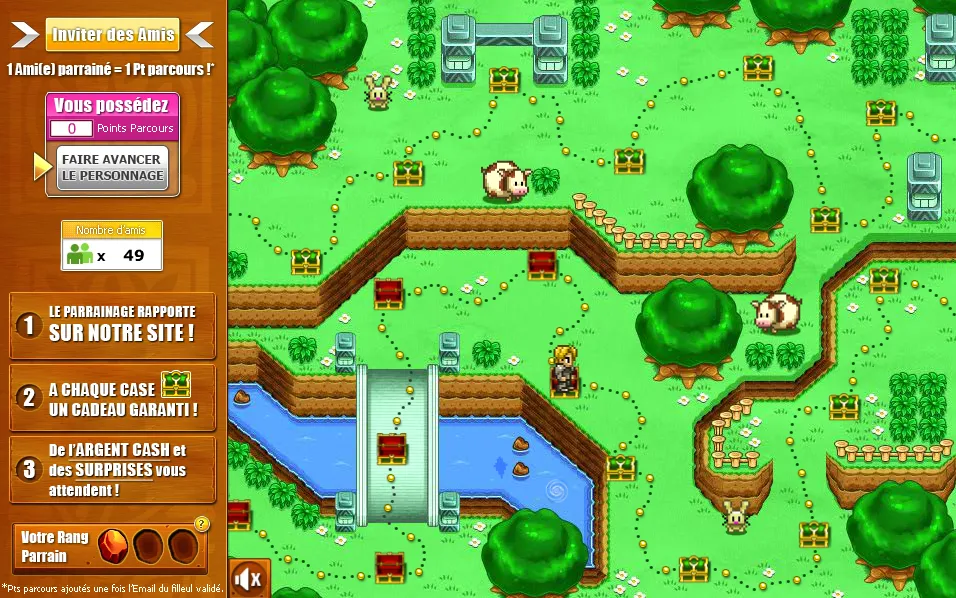Open the Nombre d'amis friends counter

coord(111,246)
